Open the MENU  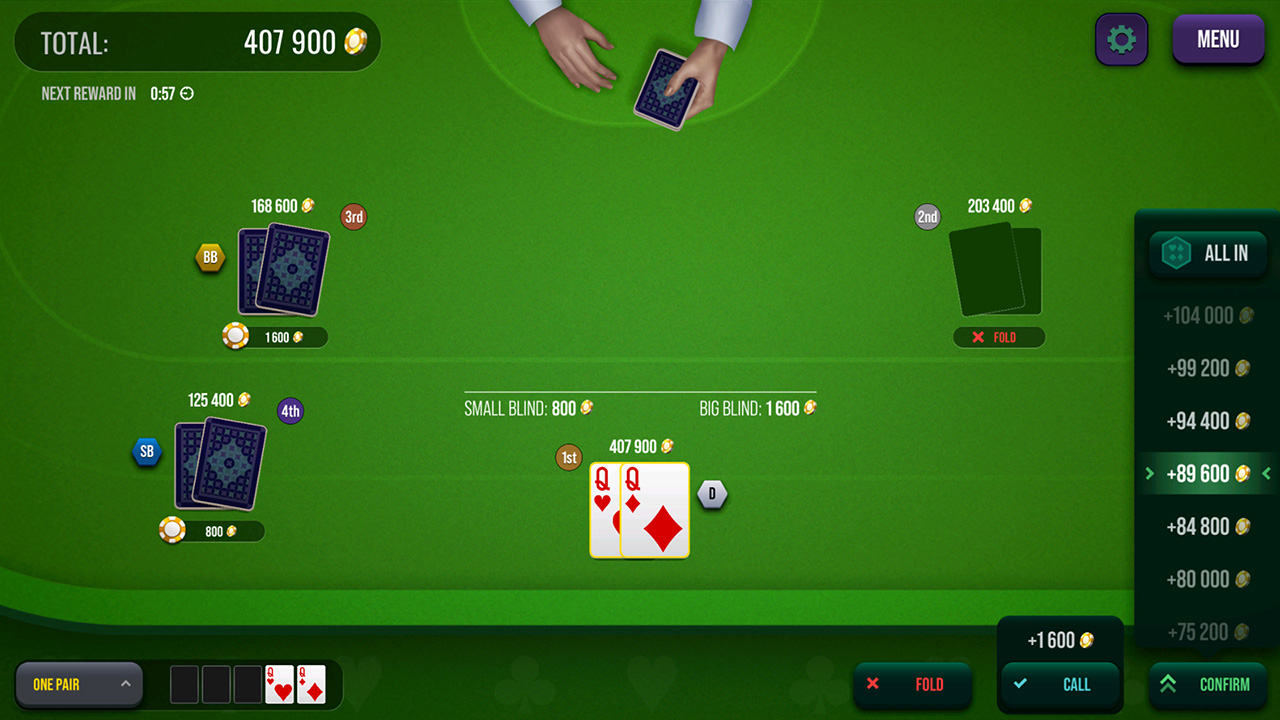(1218, 39)
